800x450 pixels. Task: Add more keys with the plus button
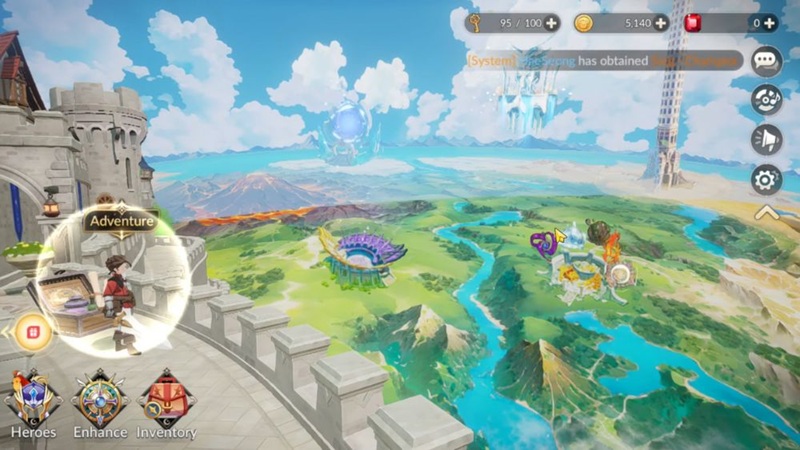552,23
